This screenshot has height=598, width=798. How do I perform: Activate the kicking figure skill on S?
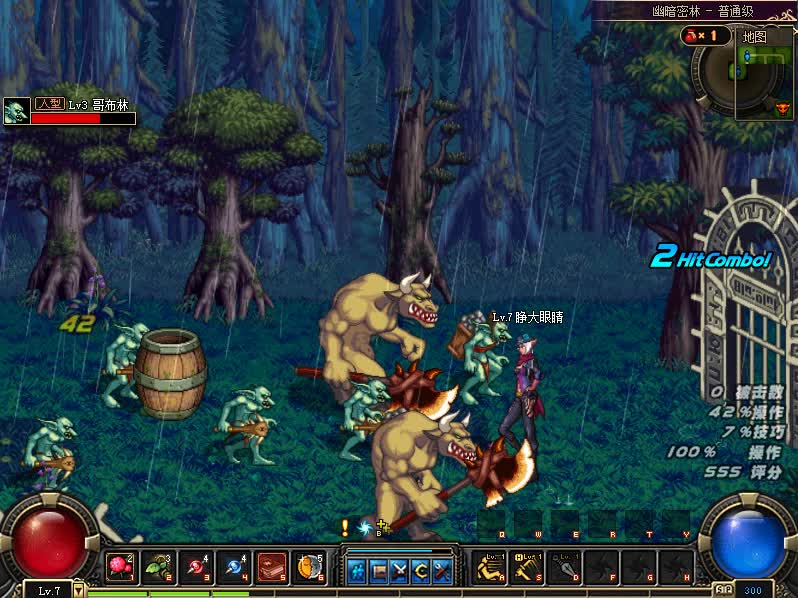point(528,568)
